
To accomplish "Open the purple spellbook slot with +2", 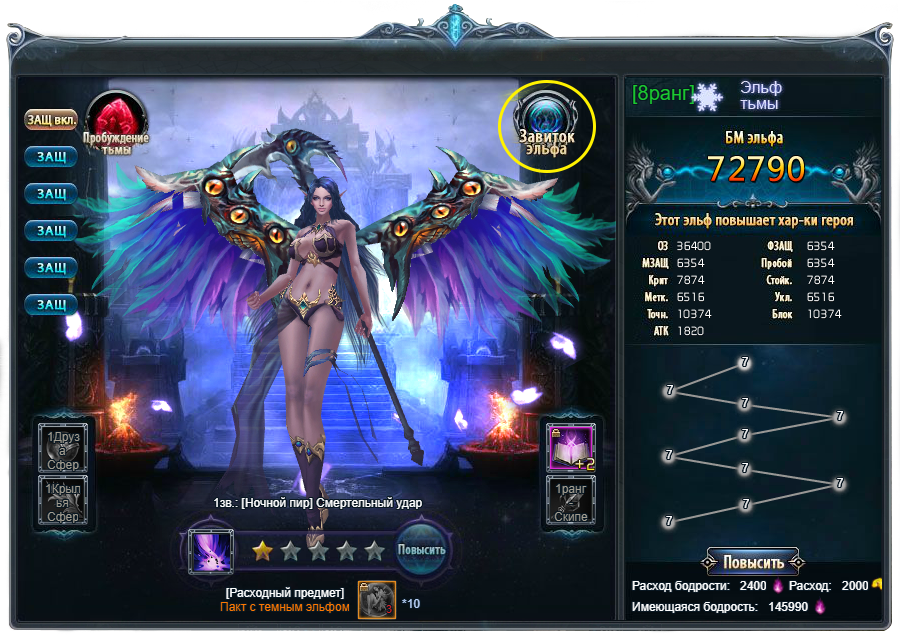I will (570, 447).
